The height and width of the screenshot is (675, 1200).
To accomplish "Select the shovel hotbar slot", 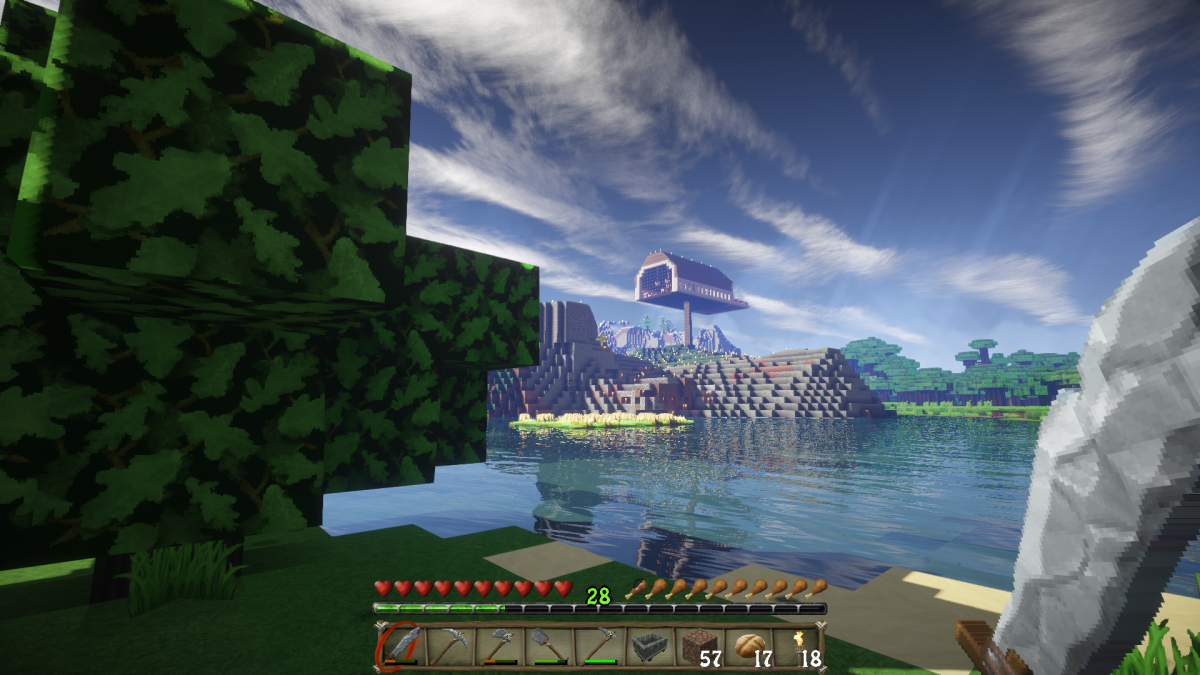I will point(549,645).
